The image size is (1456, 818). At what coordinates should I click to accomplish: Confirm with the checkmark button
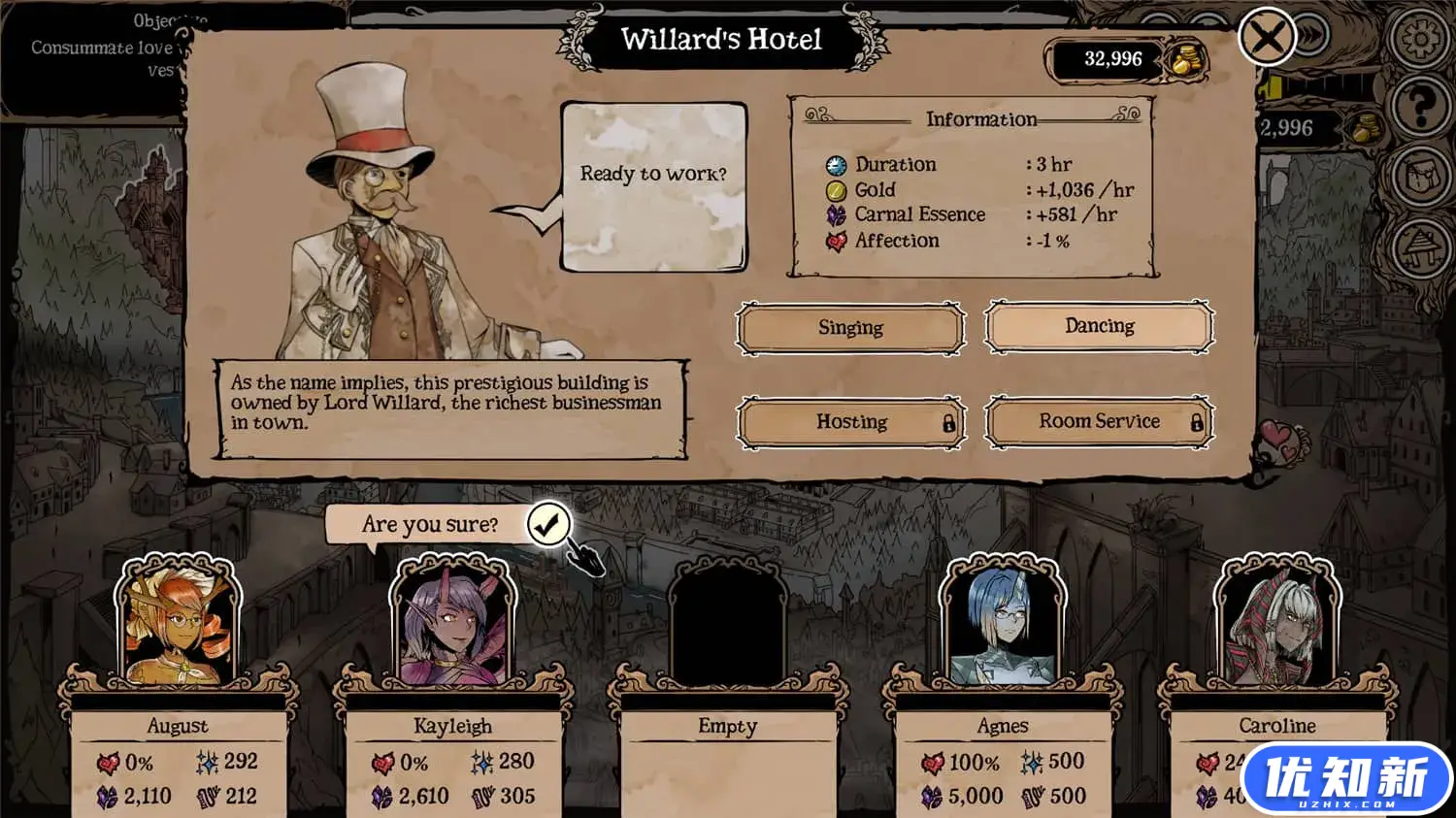pyautogui.click(x=548, y=525)
